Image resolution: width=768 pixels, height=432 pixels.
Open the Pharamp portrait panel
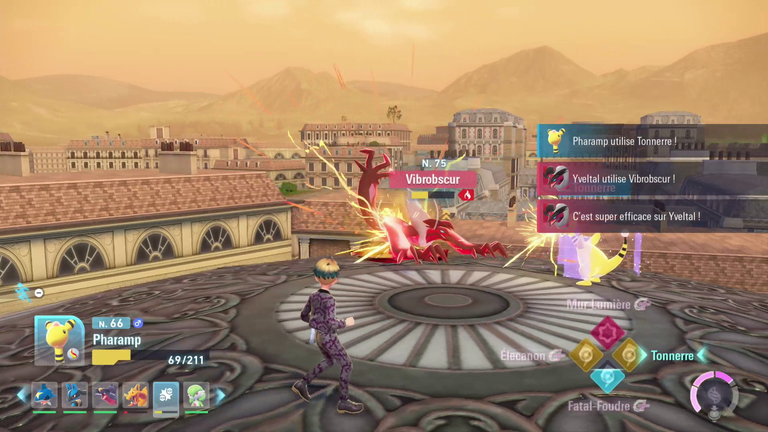59,340
